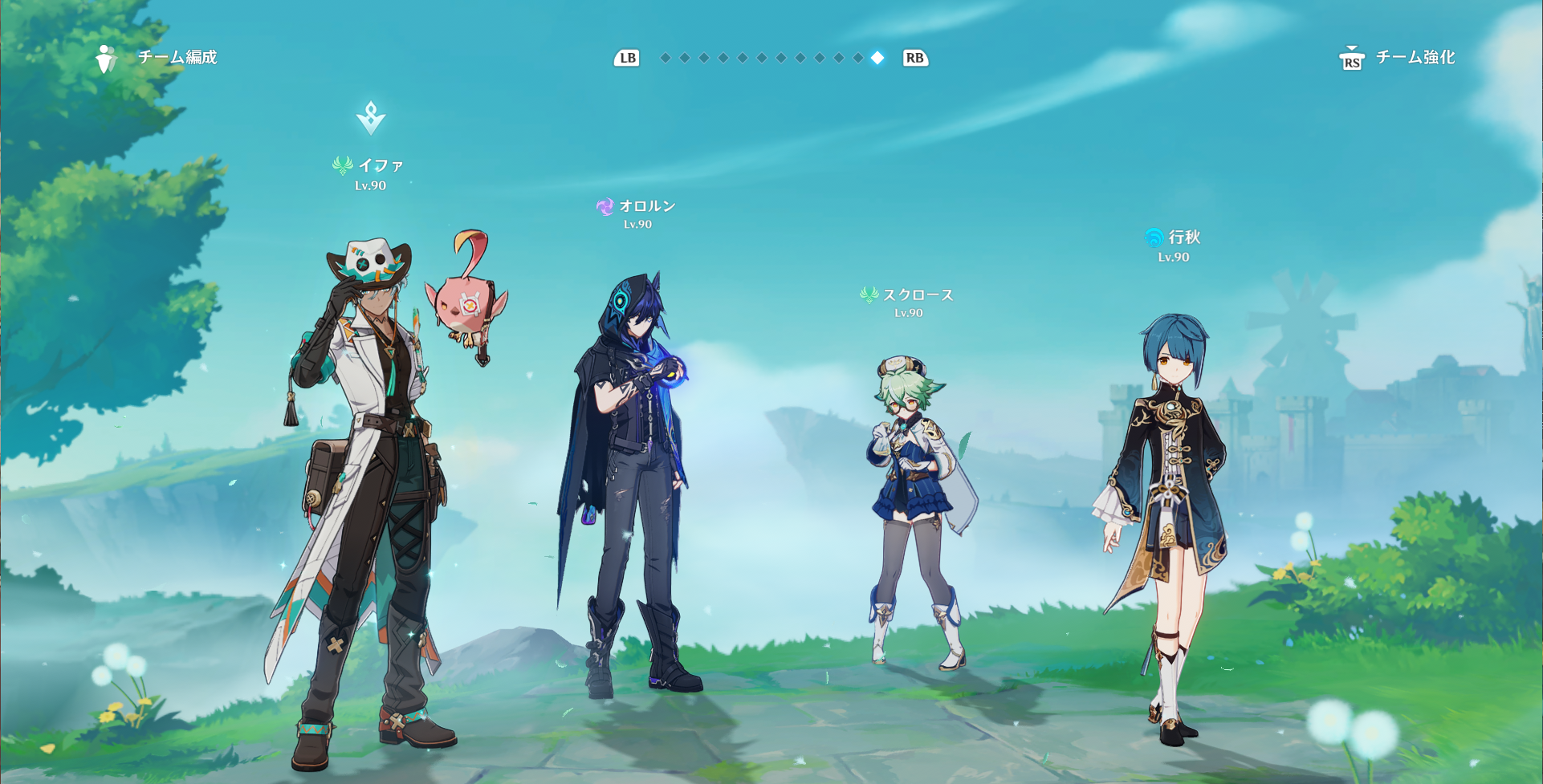Click the highlighted white team page dot

(877, 58)
